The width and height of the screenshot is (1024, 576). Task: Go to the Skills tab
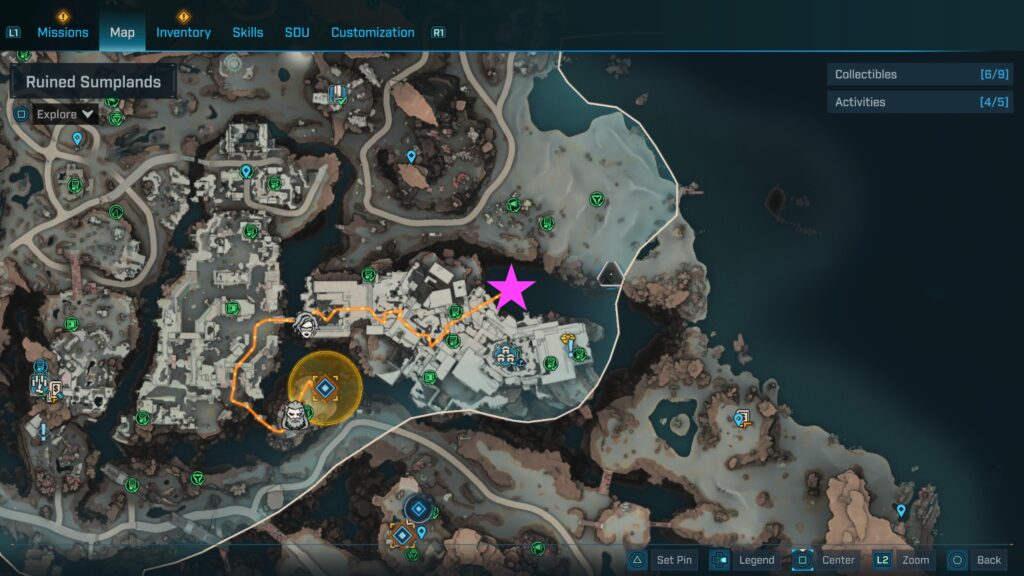point(248,32)
